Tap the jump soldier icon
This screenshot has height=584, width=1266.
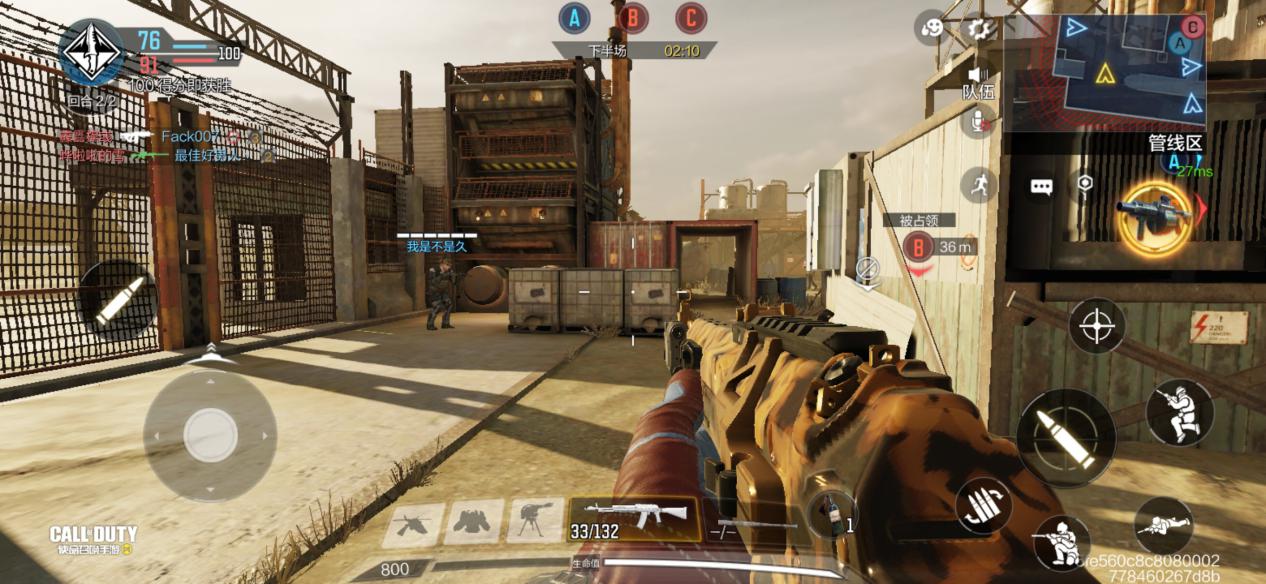point(1180,412)
